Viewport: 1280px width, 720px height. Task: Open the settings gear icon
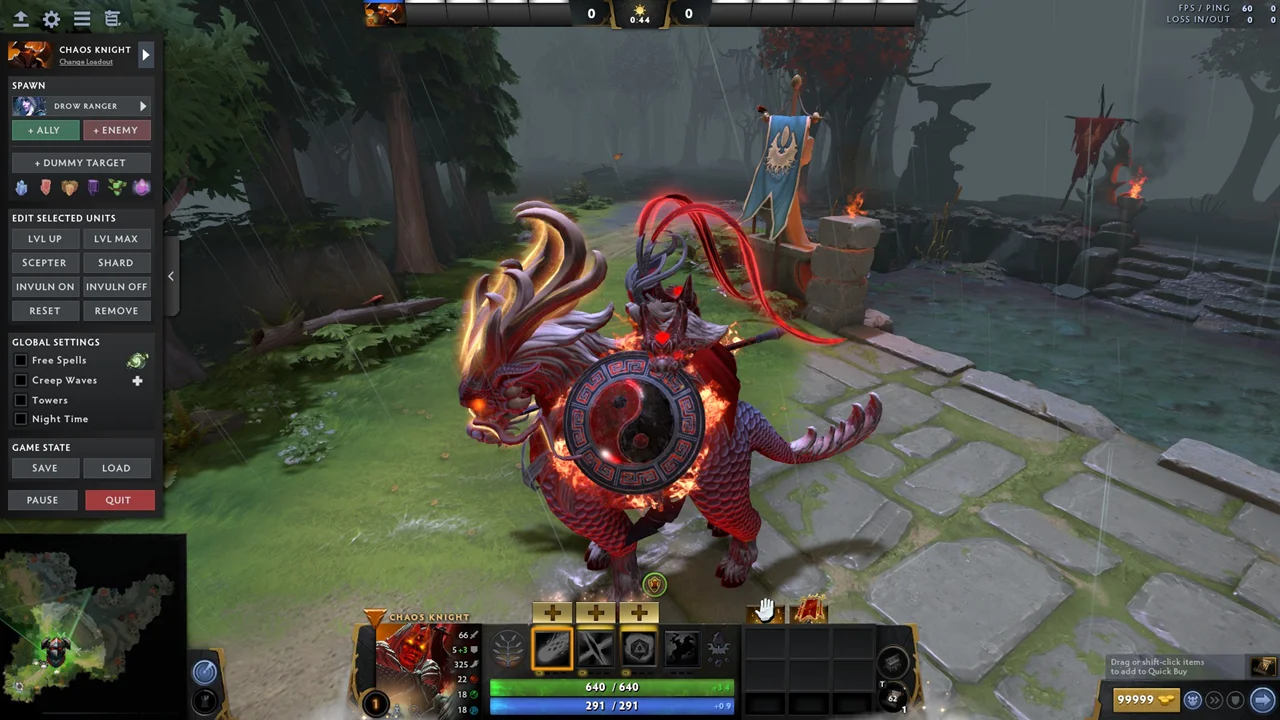coord(51,19)
